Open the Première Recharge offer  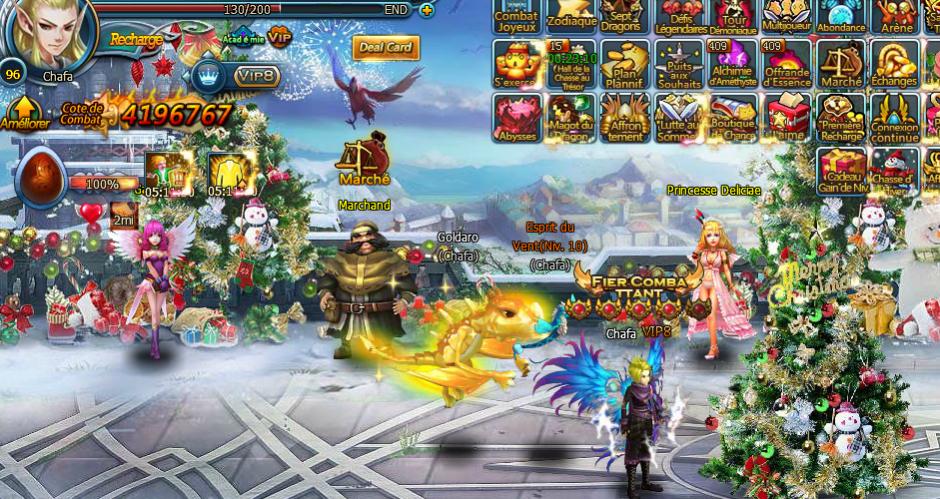(x=841, y=119)
